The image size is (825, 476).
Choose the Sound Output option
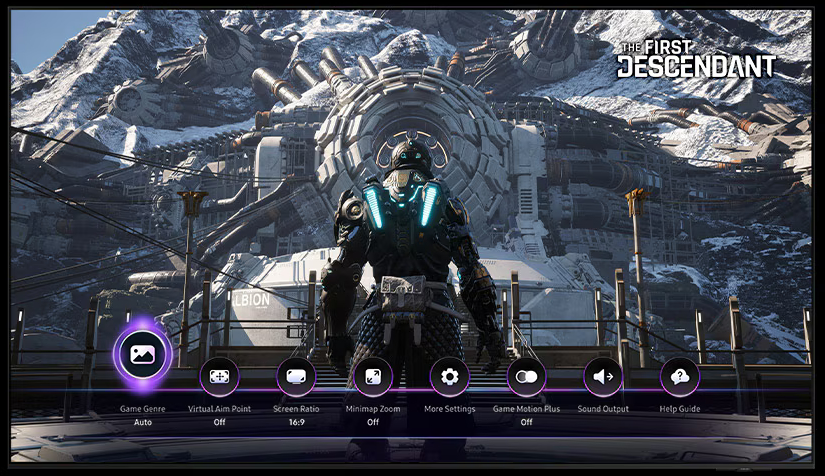[x=603, y=377]
